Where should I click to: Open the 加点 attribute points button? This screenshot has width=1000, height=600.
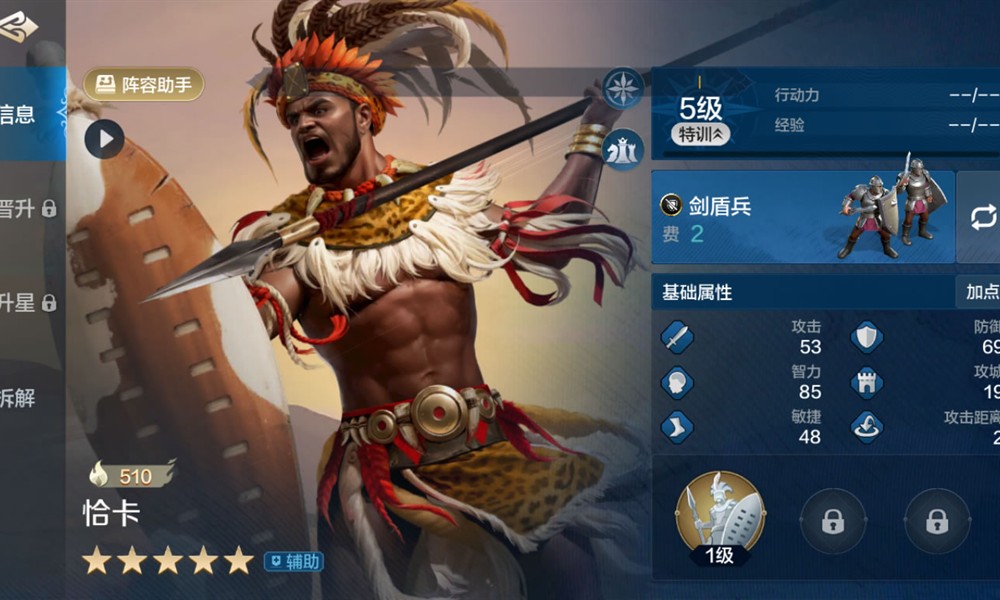pyautogui.click(x=980, y=292)
